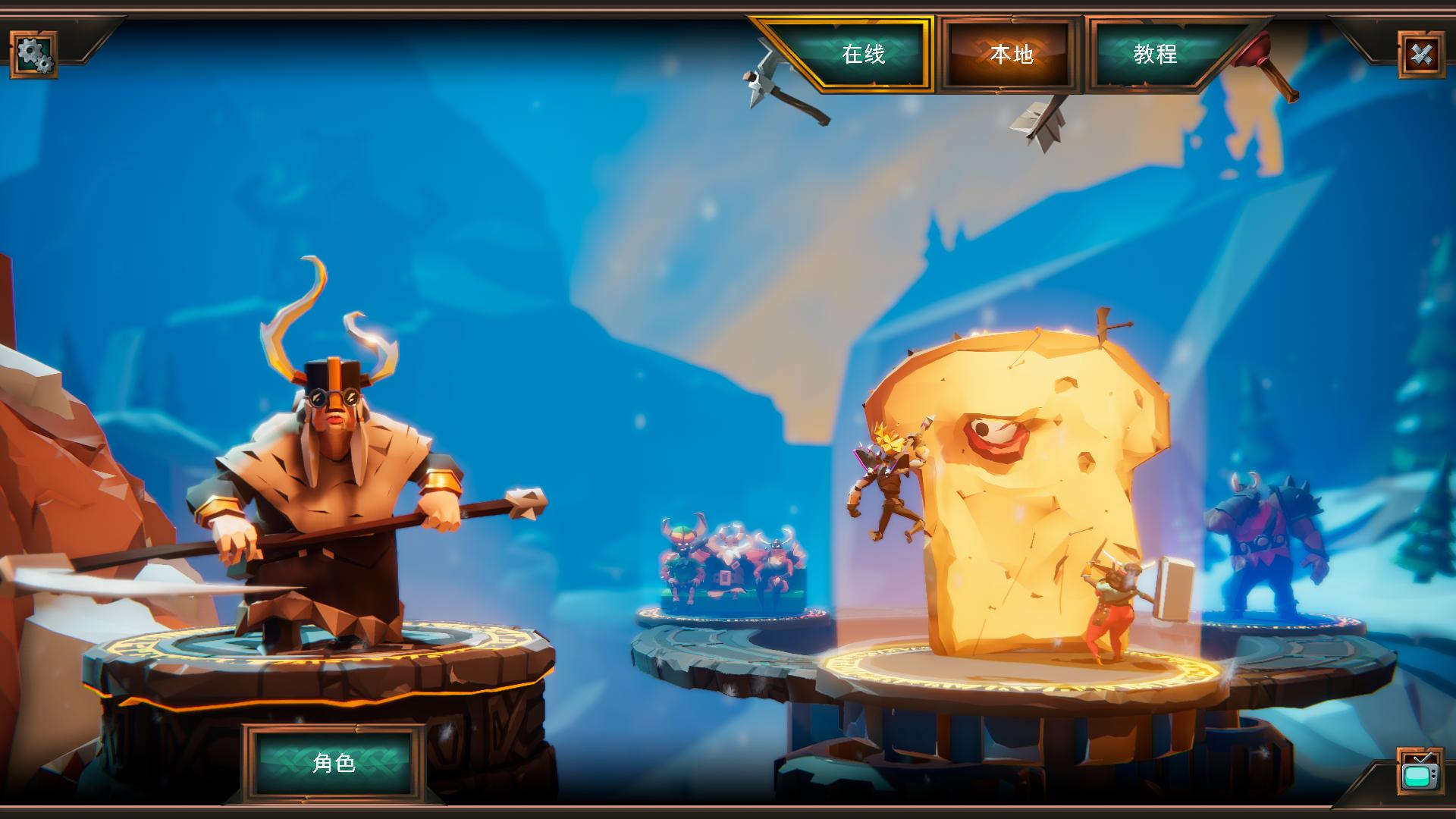Screen dimensions: 1456x819
Task: Open the 角色 character menu
Action: pos(334,762)
